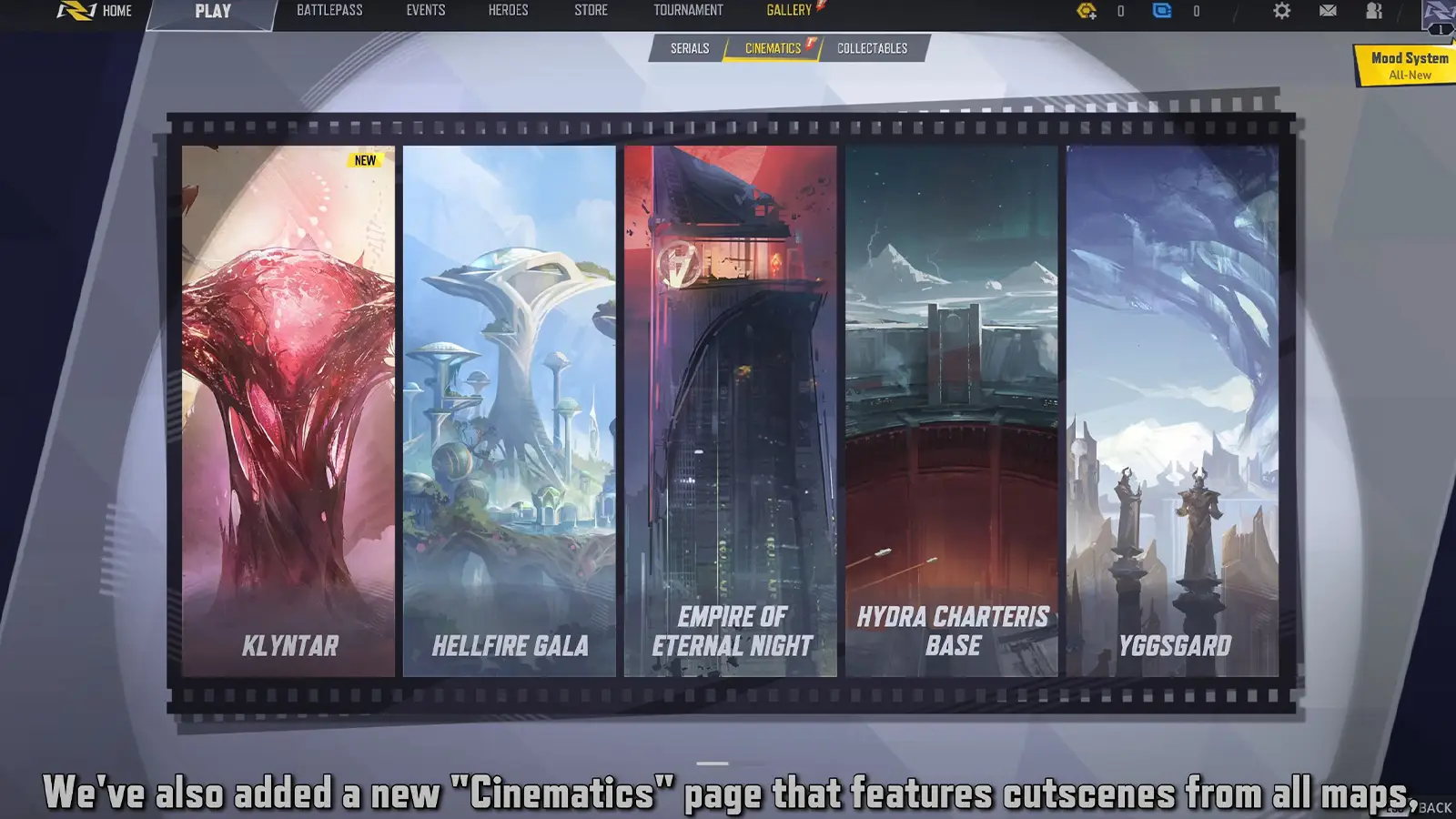Add gold currency via the coin plus icon

1089,11
